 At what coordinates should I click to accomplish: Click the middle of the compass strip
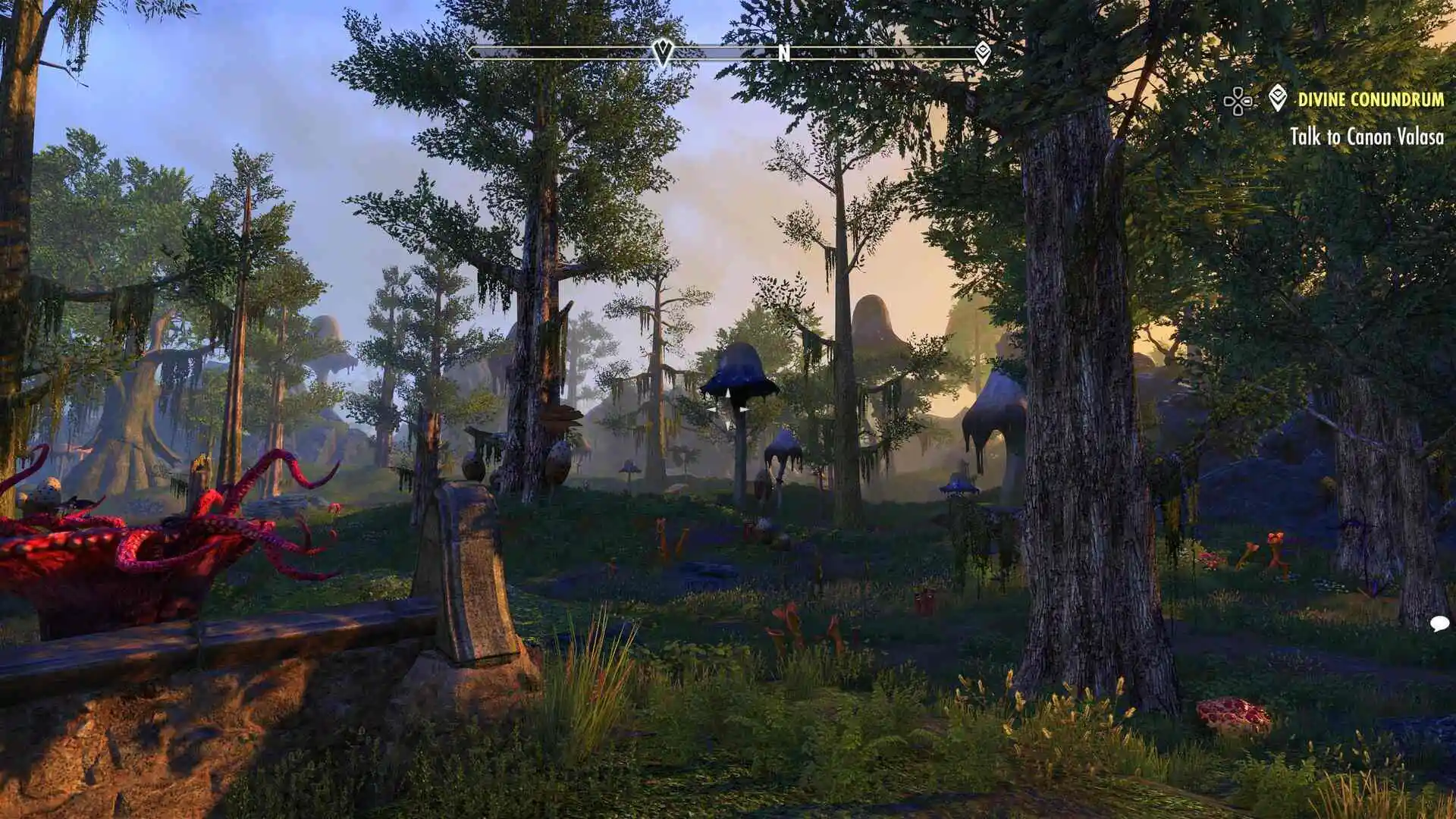click(728, 53)
